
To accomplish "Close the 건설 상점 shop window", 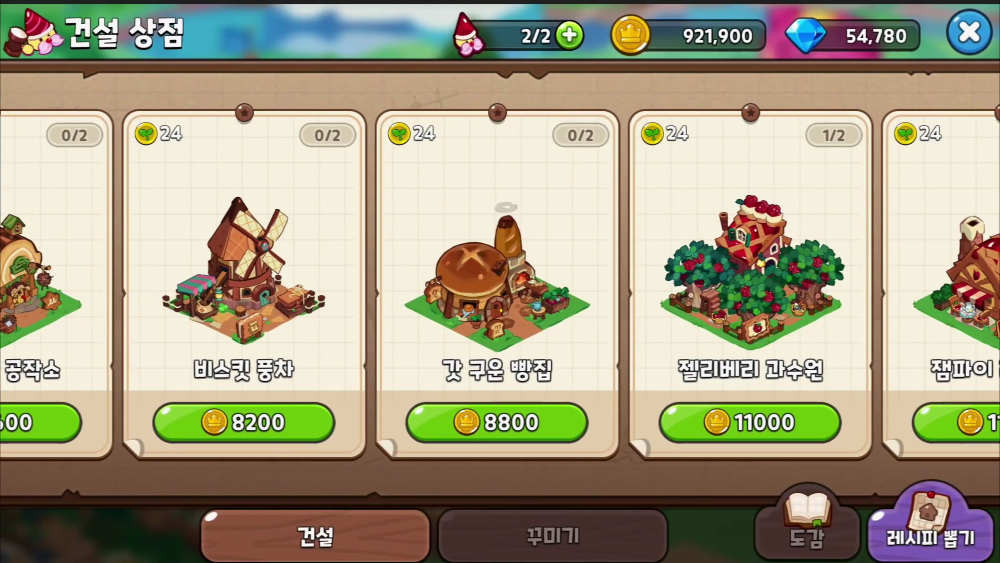I will click(968, 32).
